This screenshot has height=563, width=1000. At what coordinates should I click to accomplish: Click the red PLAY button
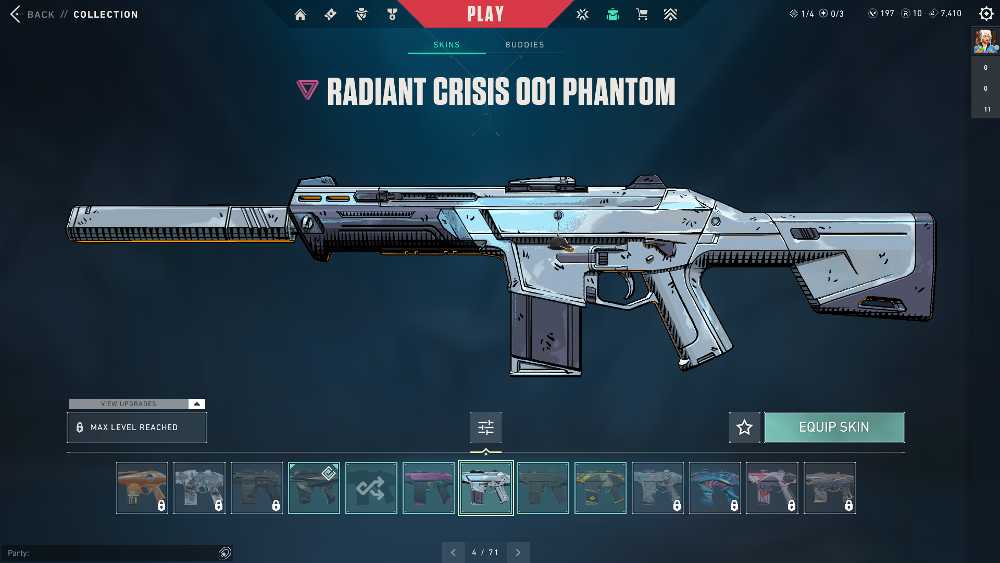point(486,14)
